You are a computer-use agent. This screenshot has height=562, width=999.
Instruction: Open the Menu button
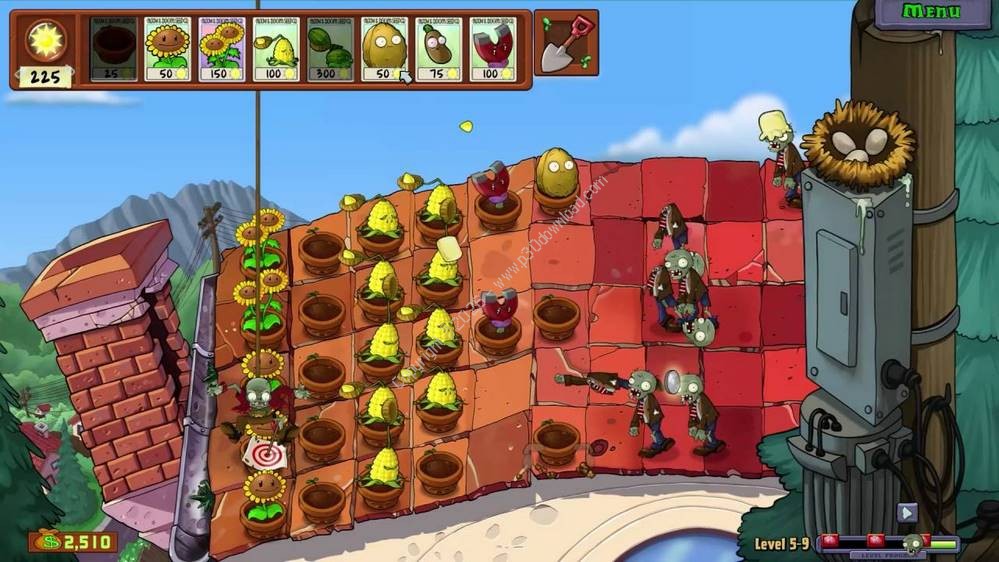[x=930, y=12]
